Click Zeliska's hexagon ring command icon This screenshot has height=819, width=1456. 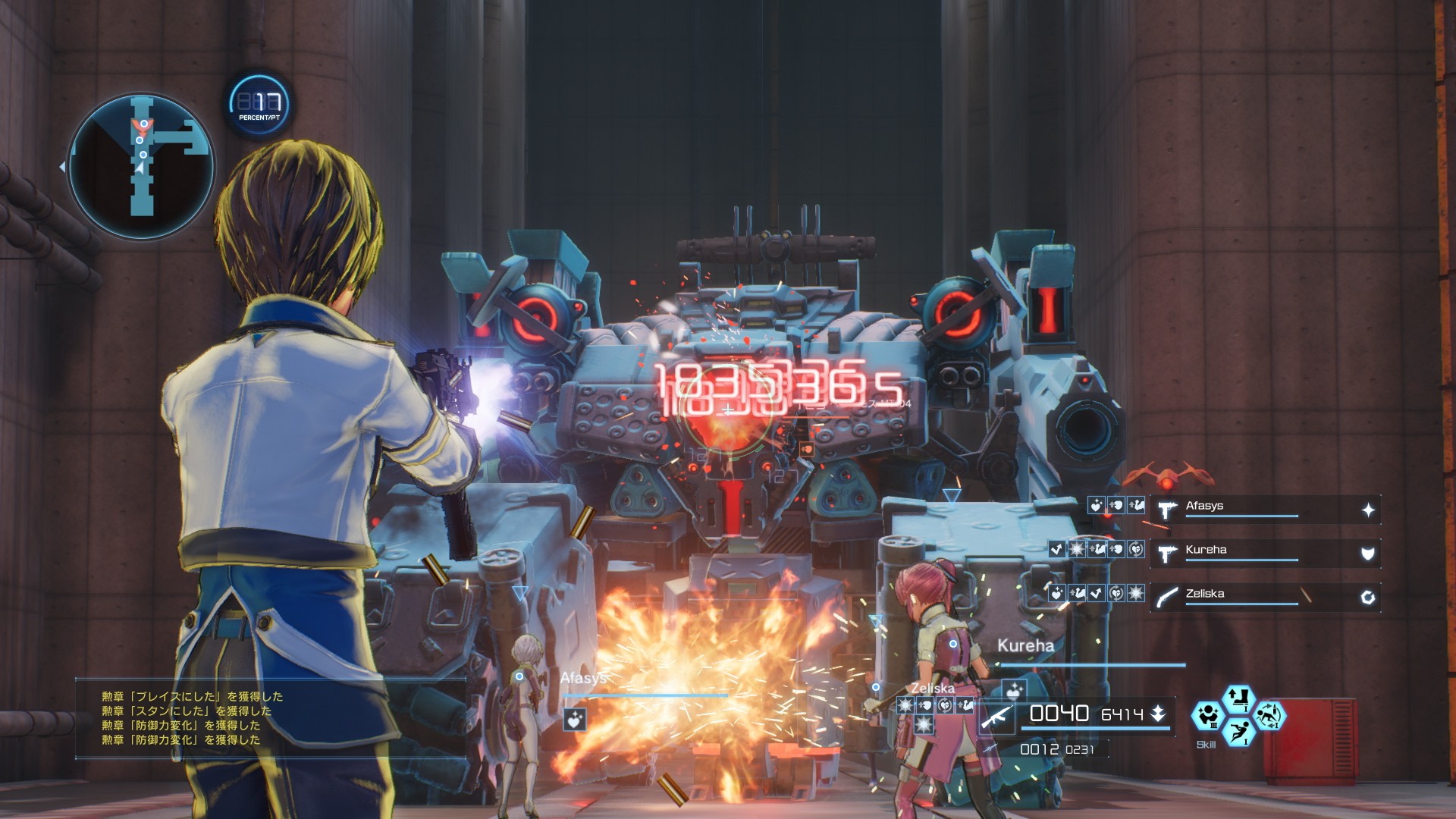(x=1367, y=598)
